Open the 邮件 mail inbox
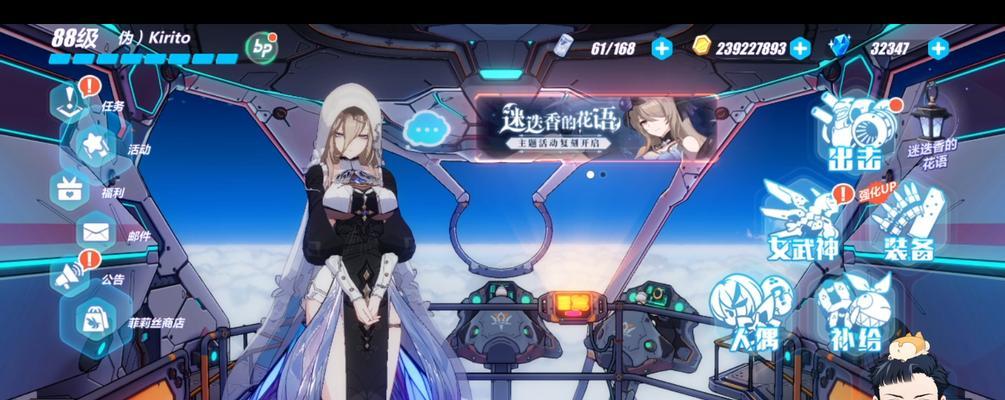Screen dimensions: 1005x400 pos(96,234)
